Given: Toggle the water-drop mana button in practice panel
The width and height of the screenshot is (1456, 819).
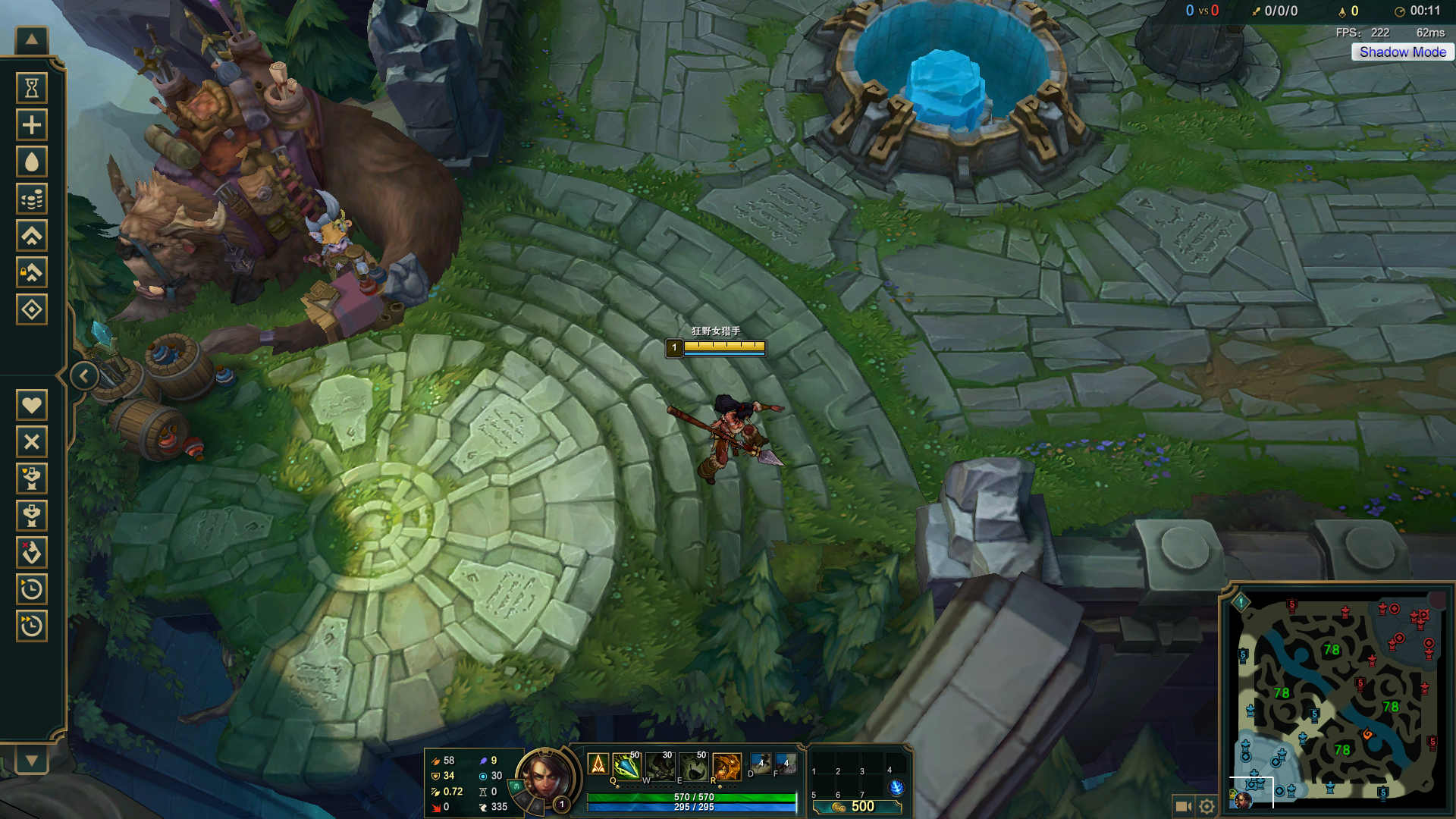Looking at the screenshot, I should (32, 162).
